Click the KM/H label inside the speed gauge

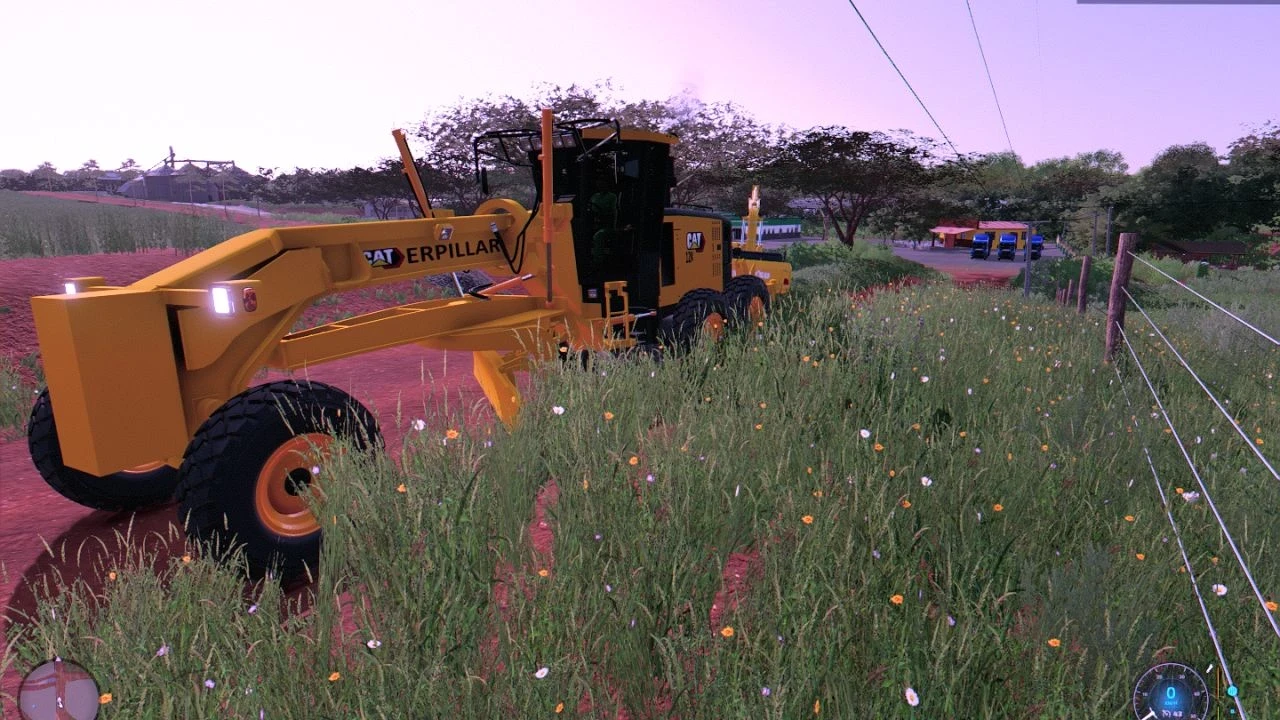point(1172,702)
